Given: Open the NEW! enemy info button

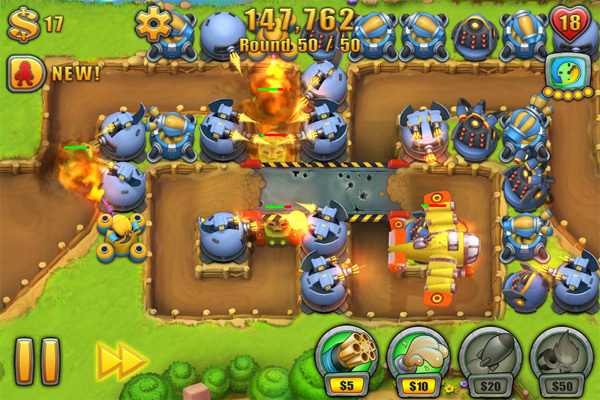Looking at the screenshot, I should click(x=26, y=72).
